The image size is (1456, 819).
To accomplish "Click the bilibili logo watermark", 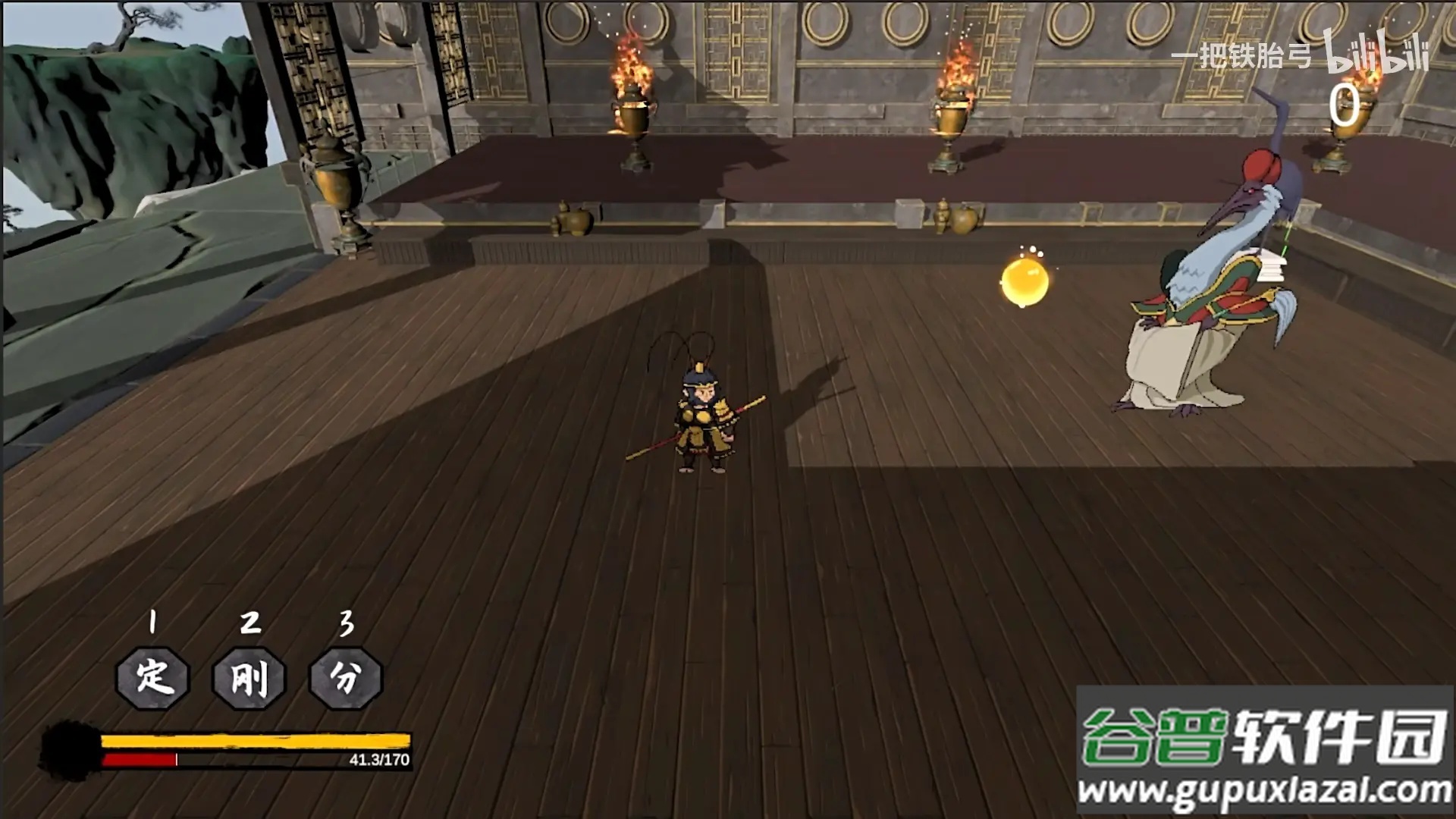I will [1376, 55].
